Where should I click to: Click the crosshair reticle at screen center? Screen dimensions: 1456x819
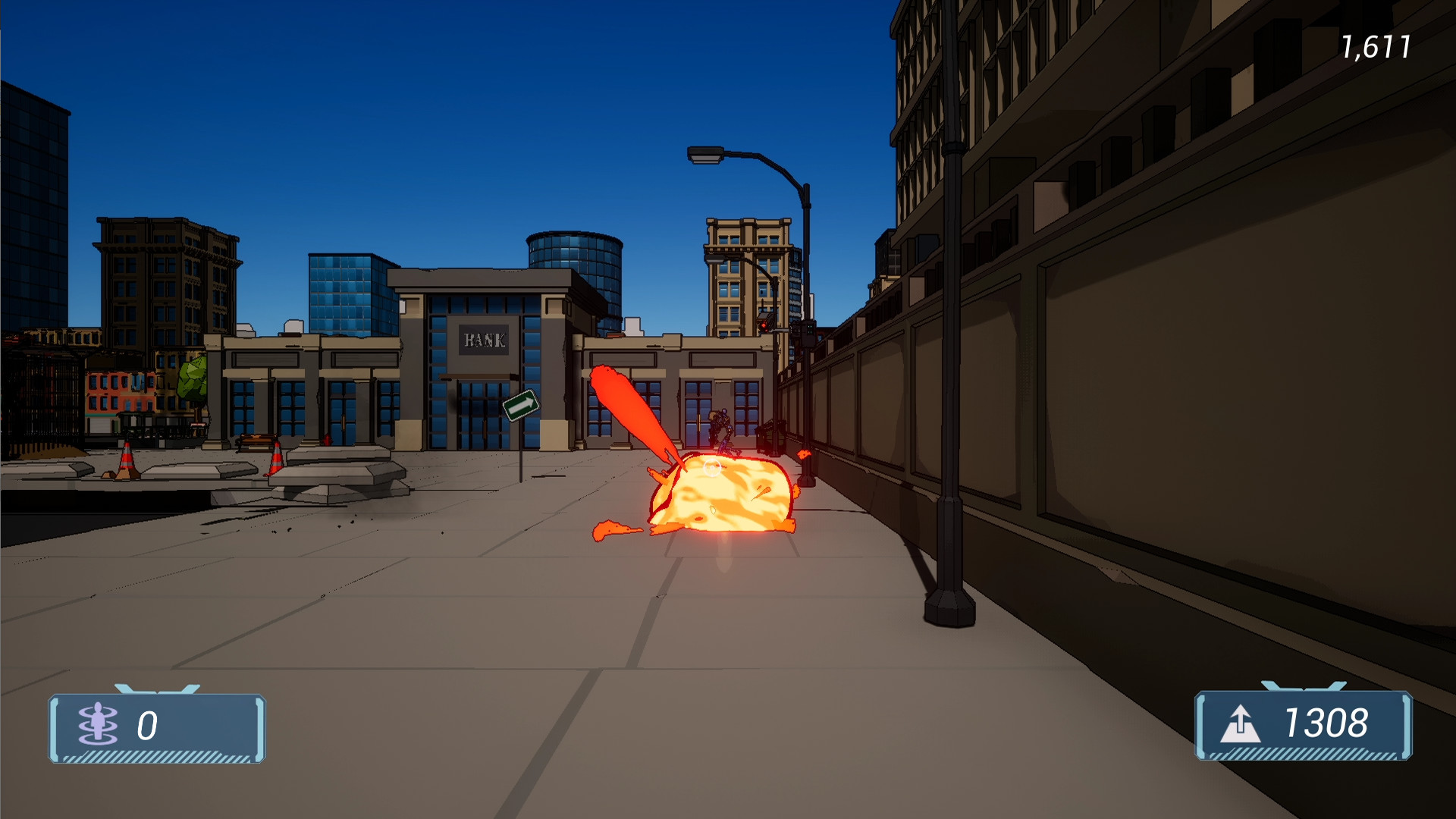point(711,467)
